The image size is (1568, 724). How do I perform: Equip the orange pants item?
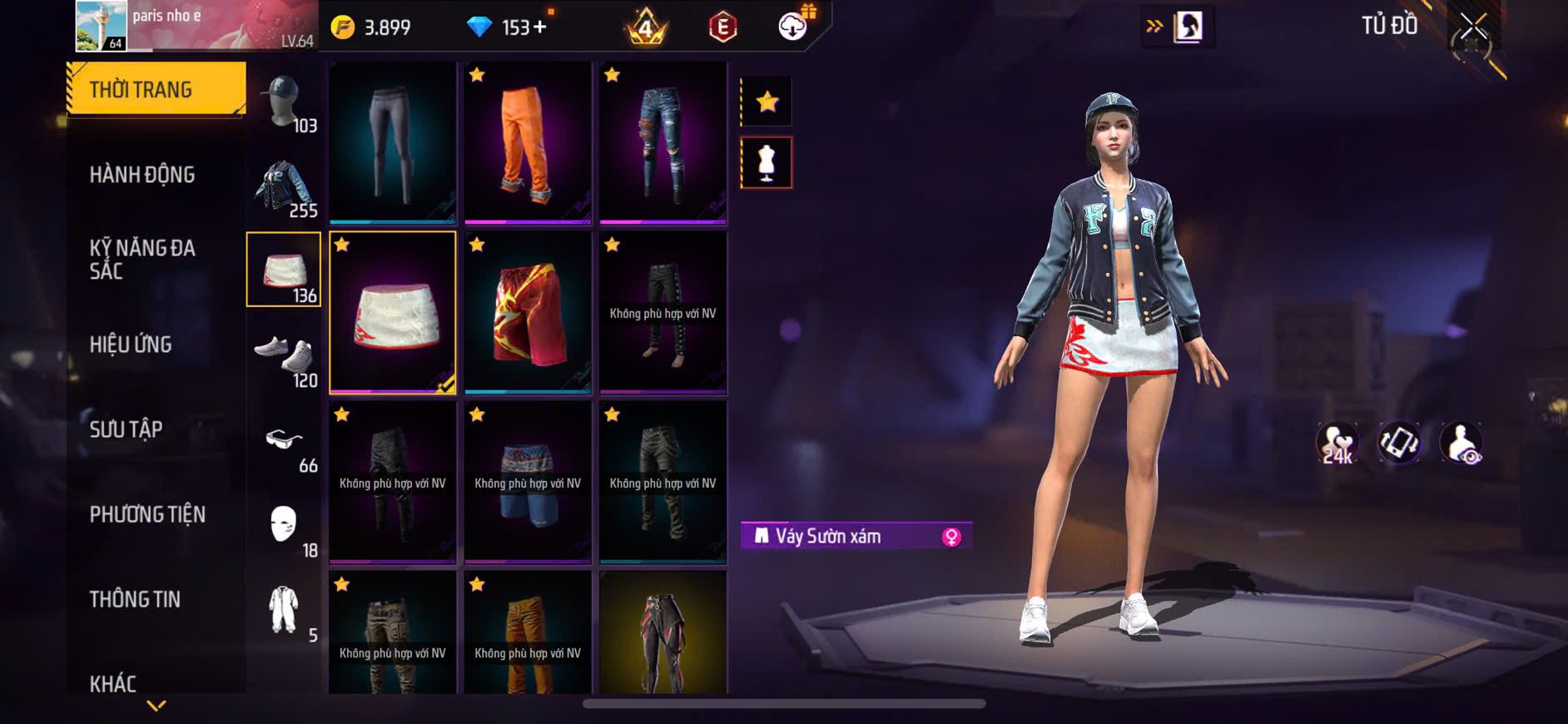528,143
